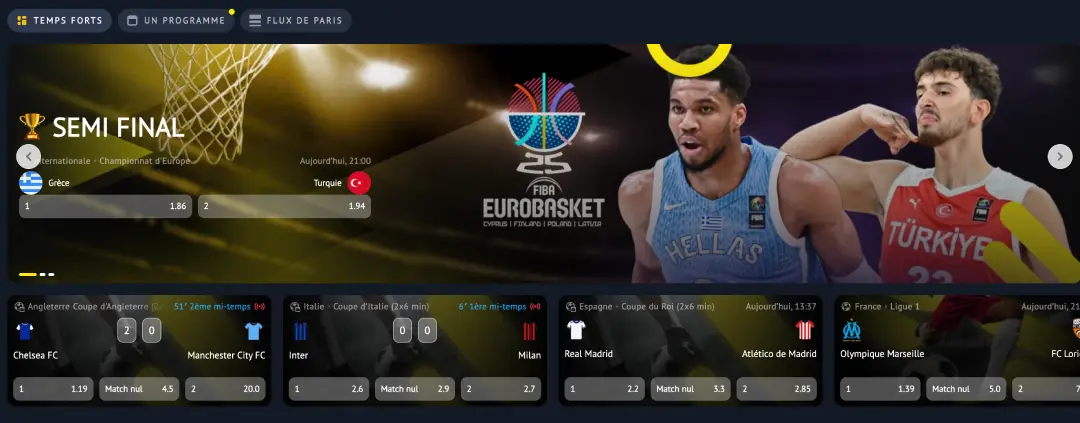The width and height of the screenshot is (1080, 423).
Task: Open the Un Programme tab
Action: coord(175,20)
